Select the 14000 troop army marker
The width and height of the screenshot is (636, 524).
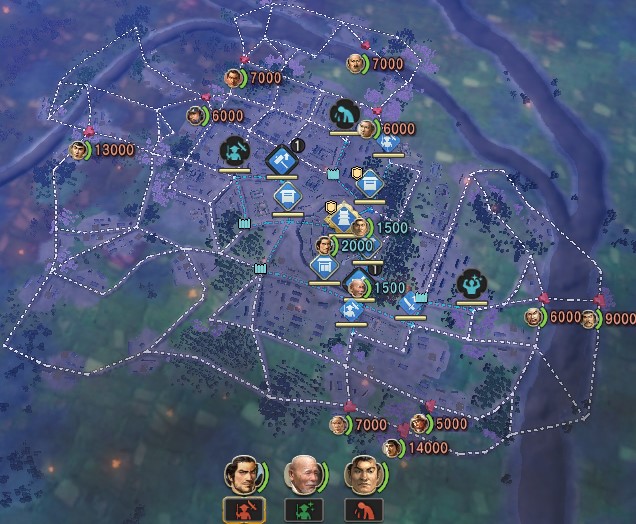(x=392, y=448)
